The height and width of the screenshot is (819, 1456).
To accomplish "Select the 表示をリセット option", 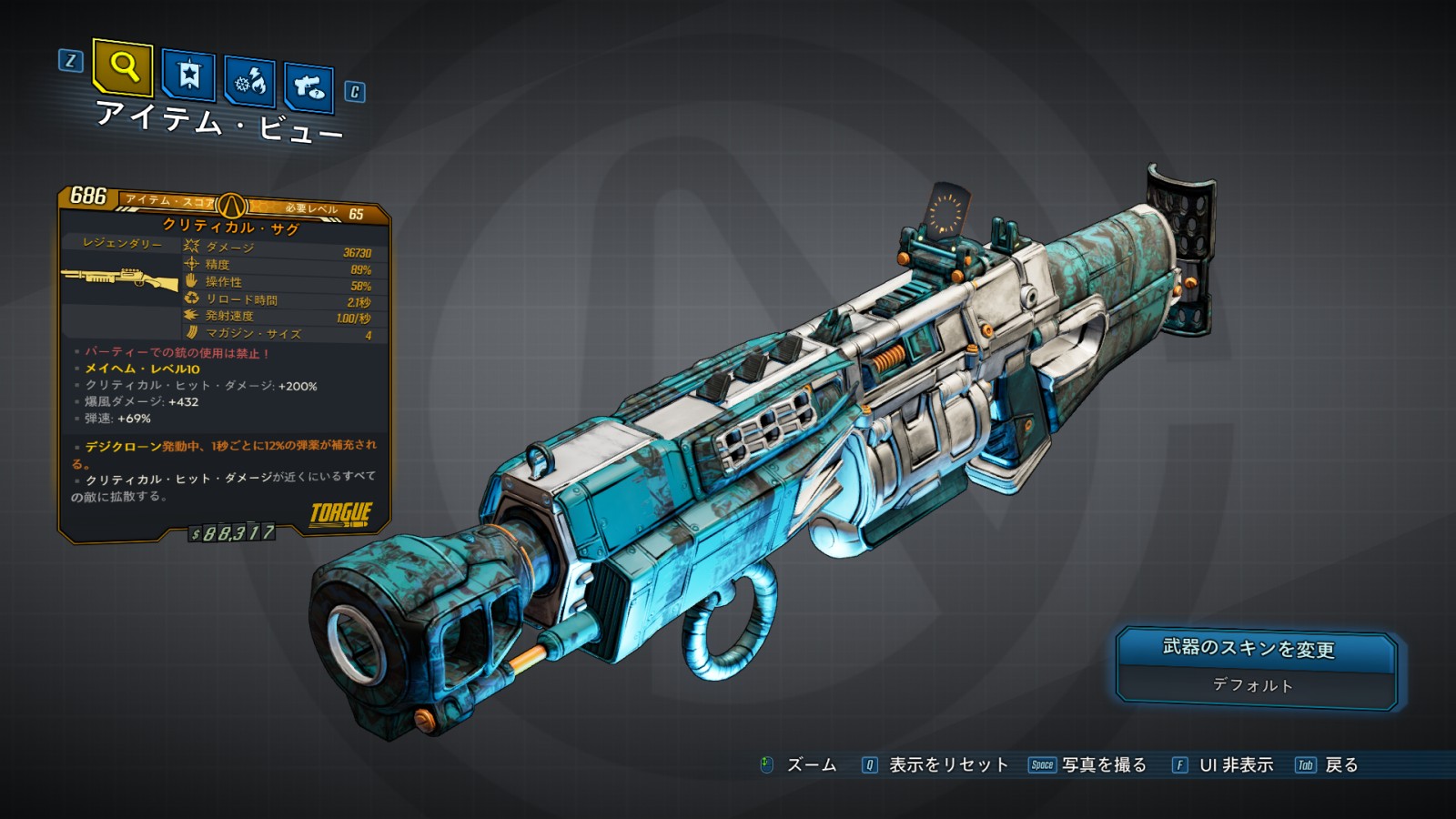I will [947, 765].
